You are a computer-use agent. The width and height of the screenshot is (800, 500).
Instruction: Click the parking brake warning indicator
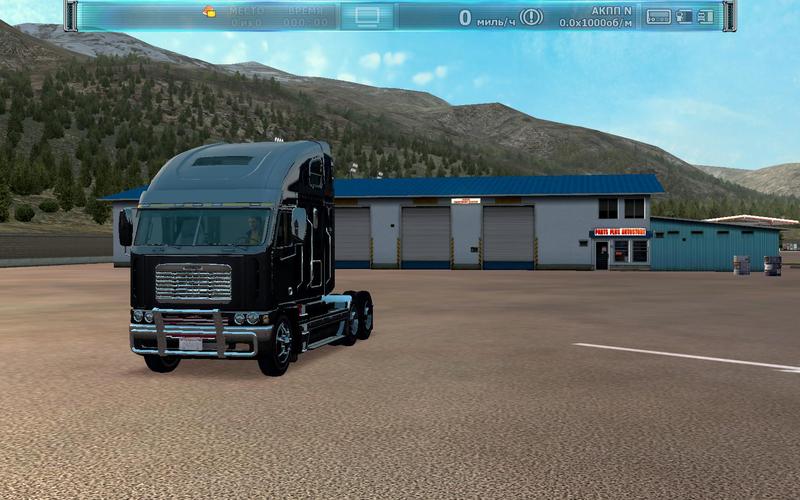coord(531,16)
